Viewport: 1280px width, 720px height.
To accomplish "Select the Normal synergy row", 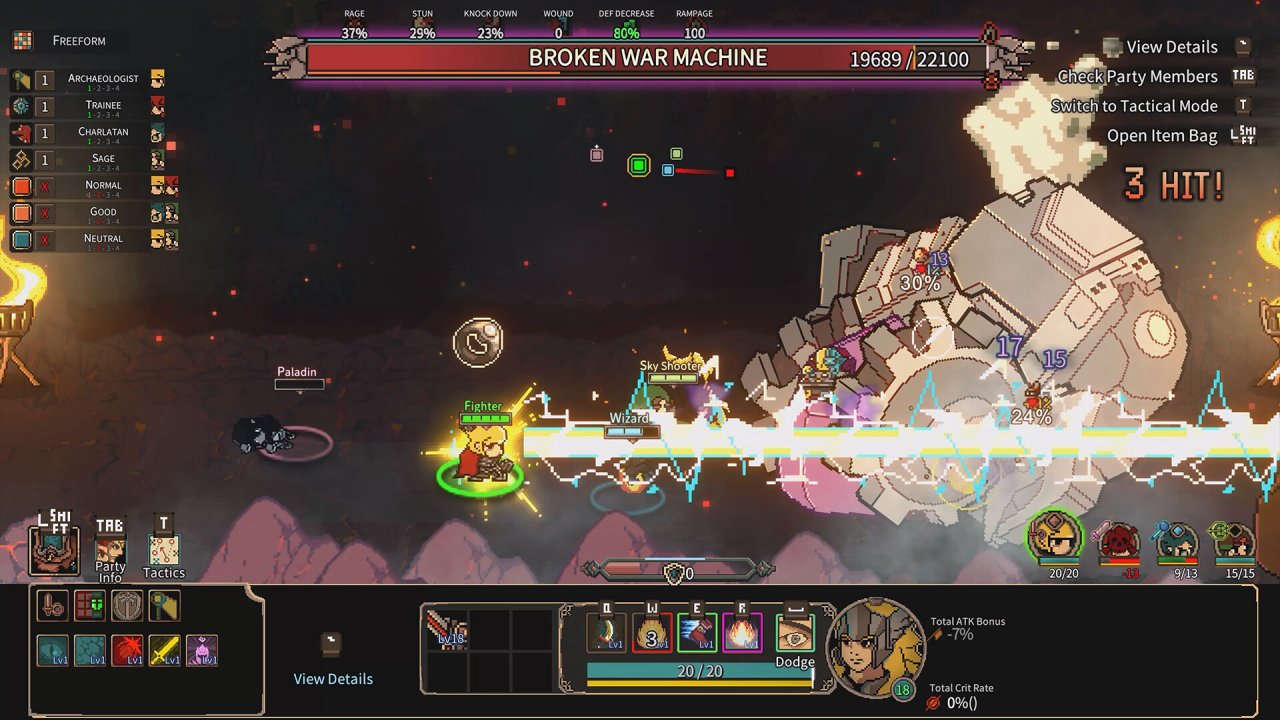I will coord(88,187).
